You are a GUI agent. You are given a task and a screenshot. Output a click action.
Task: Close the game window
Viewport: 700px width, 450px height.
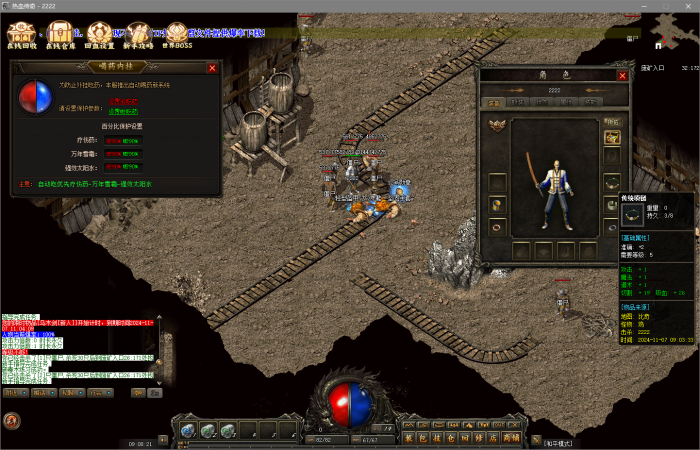pyautogui.click(x=688, y=5)
